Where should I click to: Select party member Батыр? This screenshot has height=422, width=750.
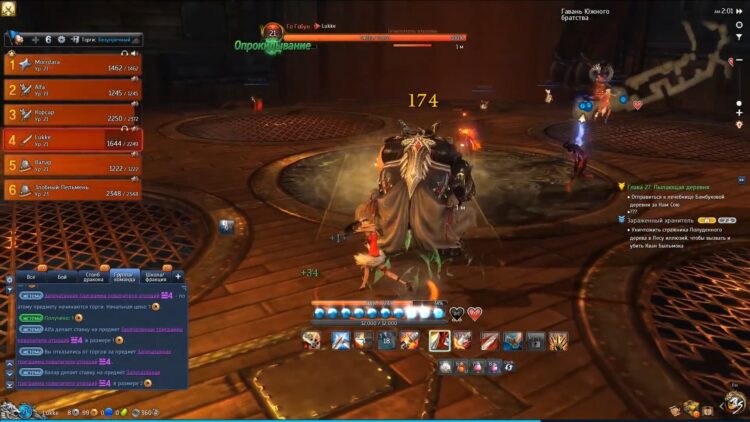(x=72, y=164)
